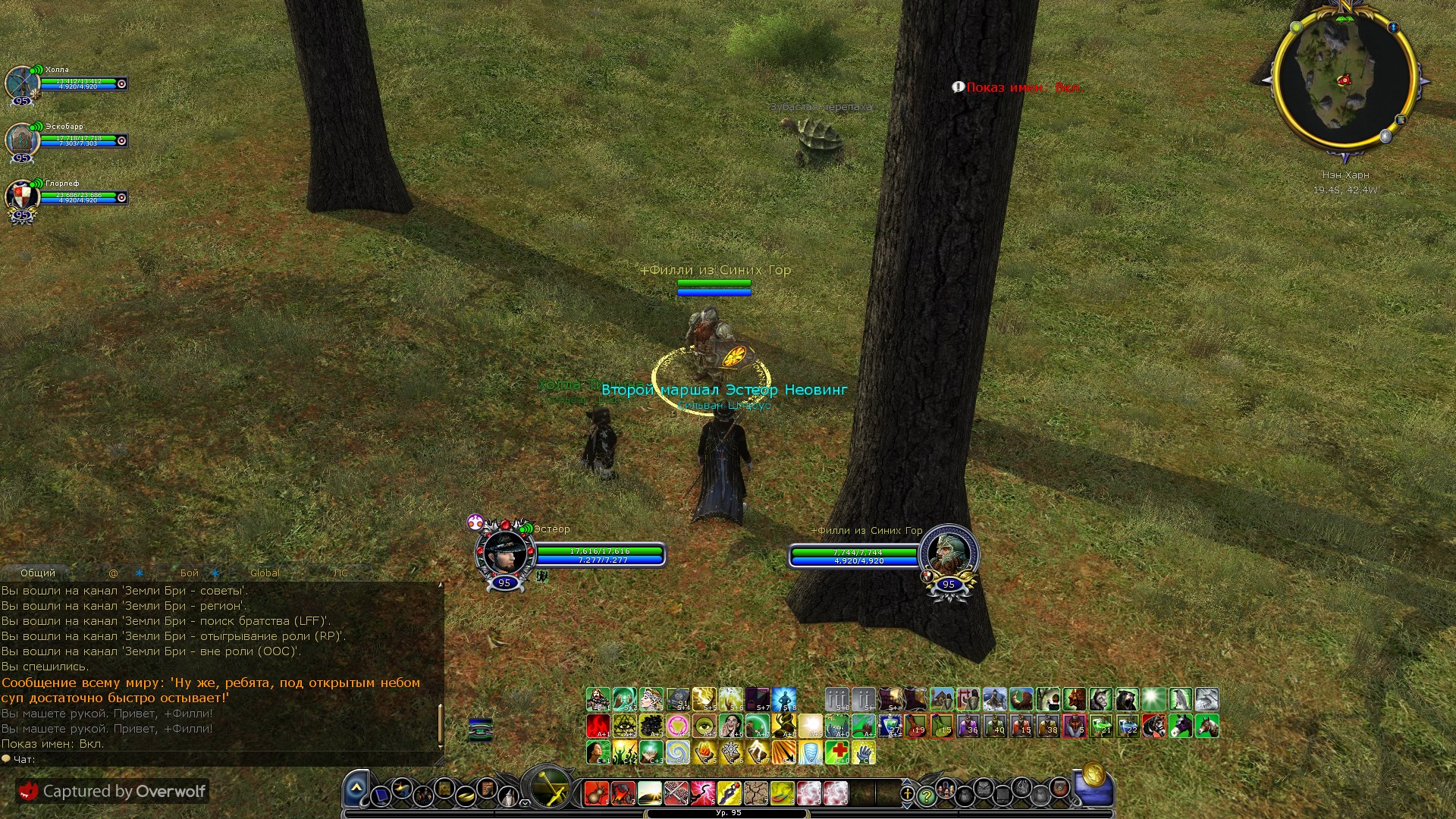
Task: Target party member Эскобарр's frame
Action: (22, 140)
